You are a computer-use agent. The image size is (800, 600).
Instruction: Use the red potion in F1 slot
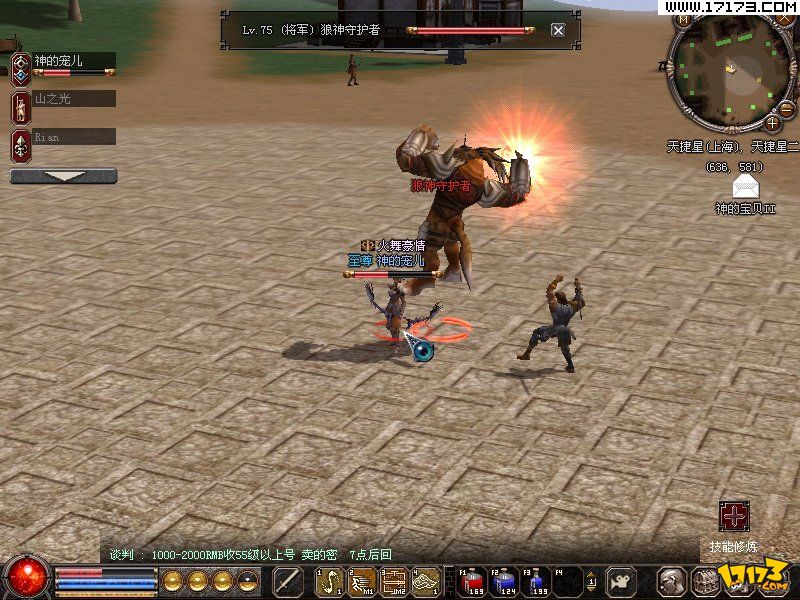tap(472, 579)
